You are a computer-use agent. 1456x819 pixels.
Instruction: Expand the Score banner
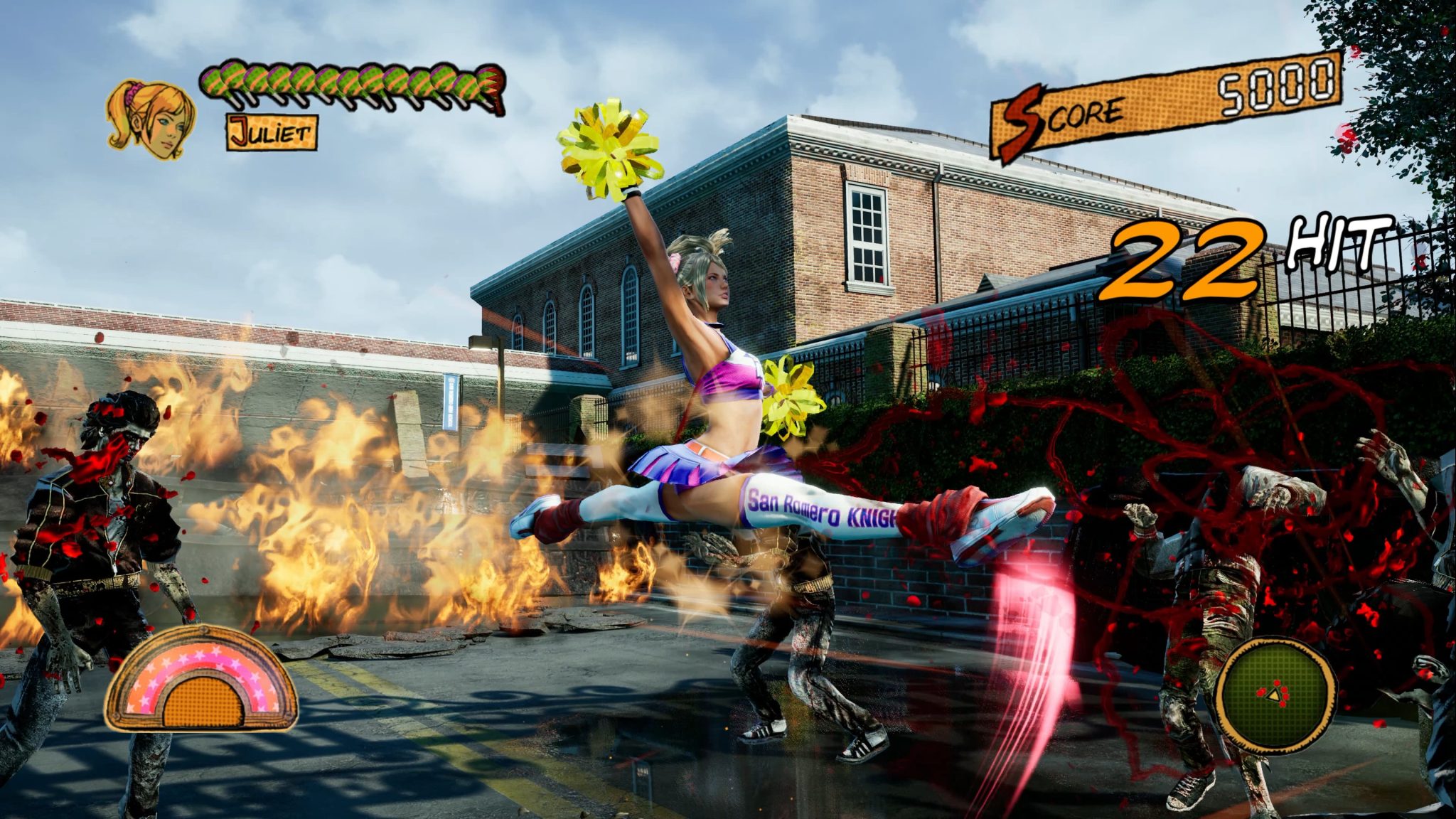[x=1166, y=107]
